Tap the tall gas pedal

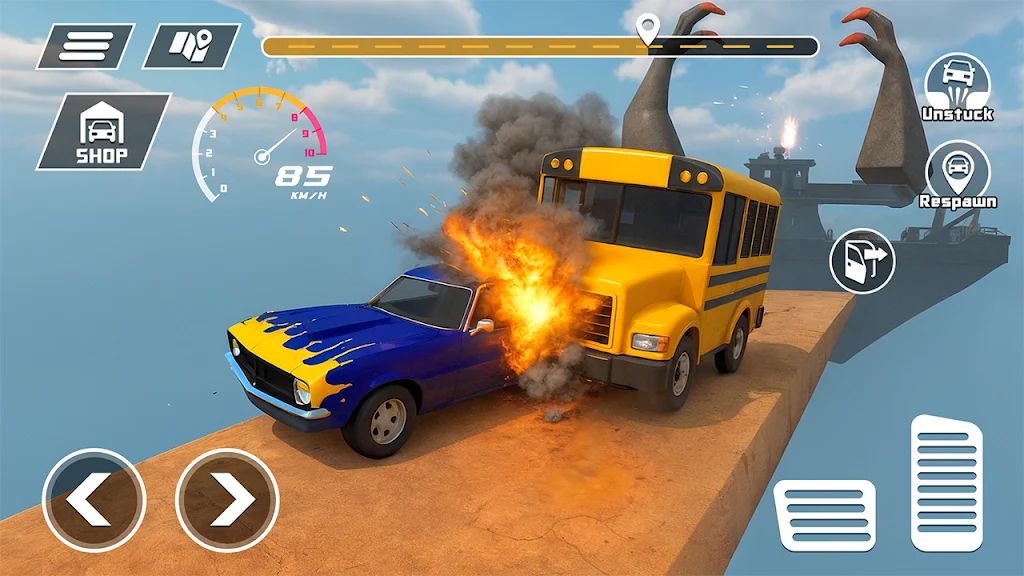(x=947, y=483)
